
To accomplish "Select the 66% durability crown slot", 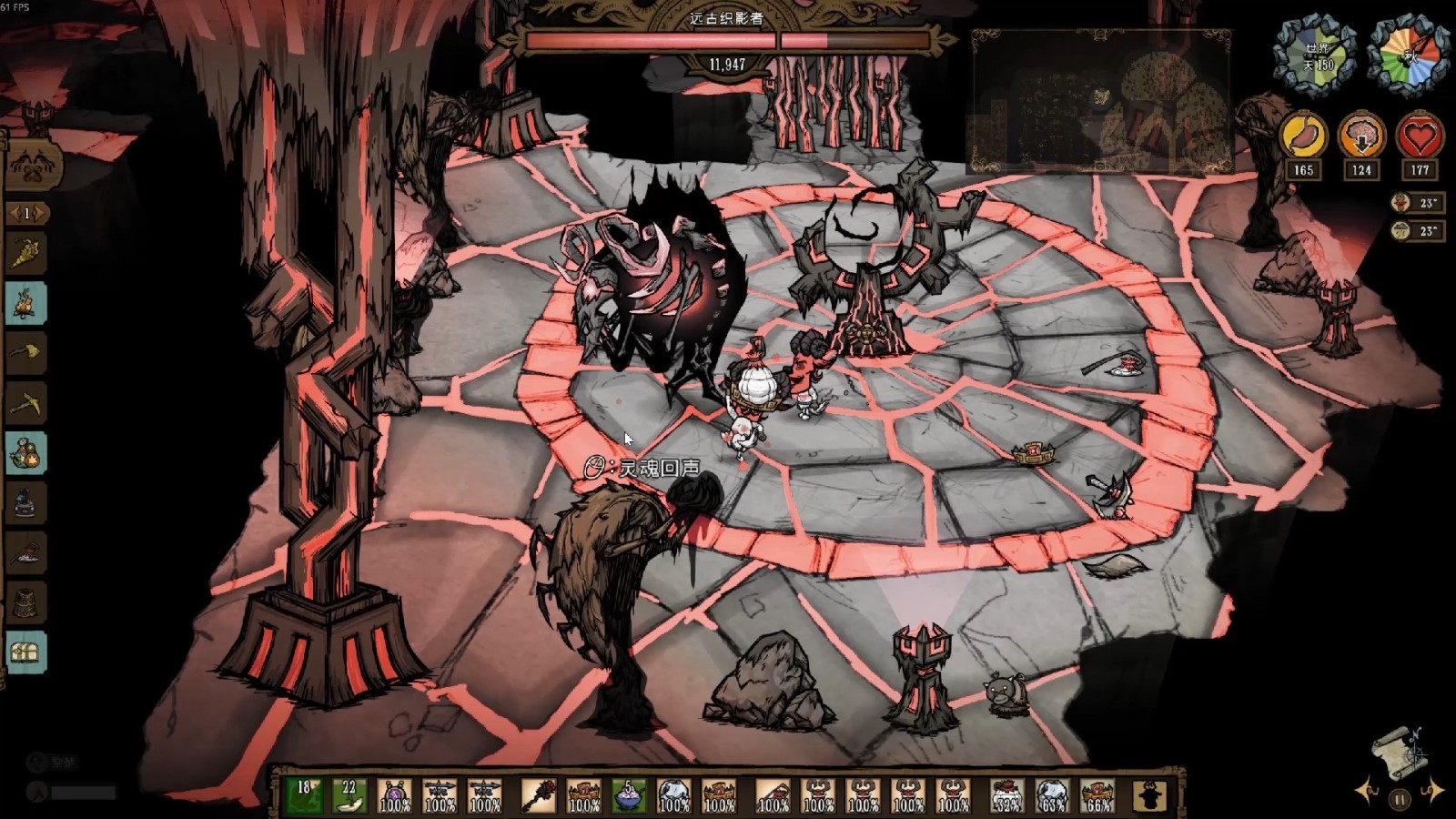I will (x=1097, y=795).
